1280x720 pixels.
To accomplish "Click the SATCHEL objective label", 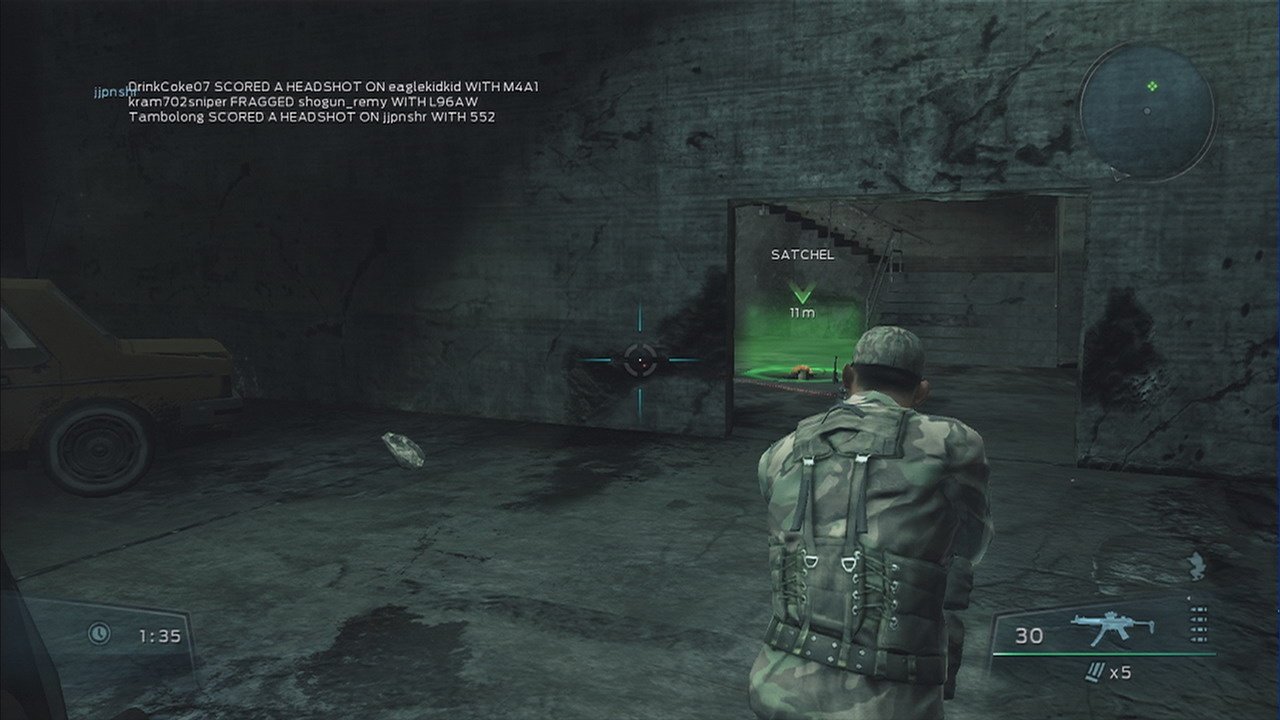I will pyautogui.click(x=800, y=253).
